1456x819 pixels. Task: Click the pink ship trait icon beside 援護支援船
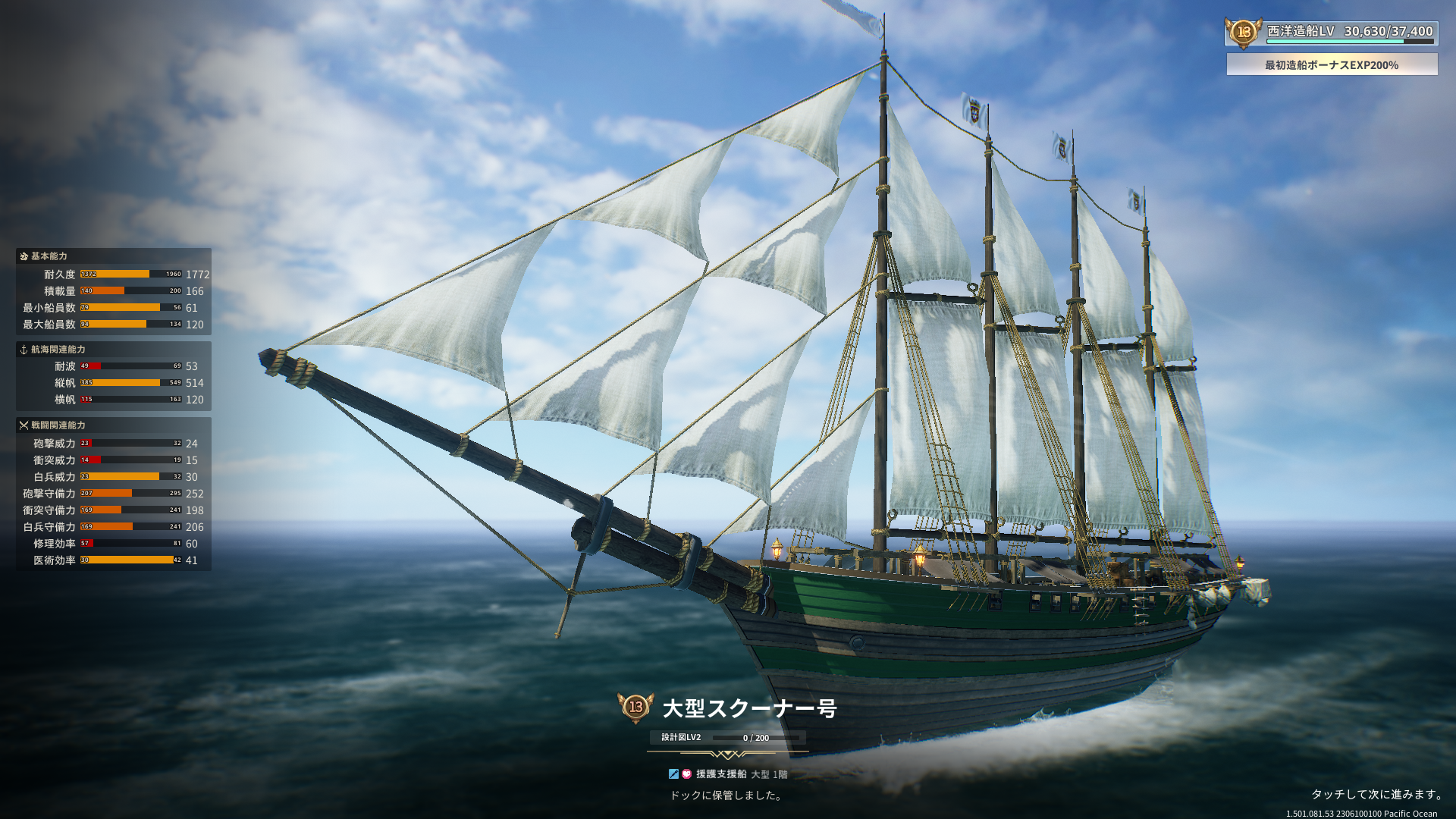click(x=686, y=774)
